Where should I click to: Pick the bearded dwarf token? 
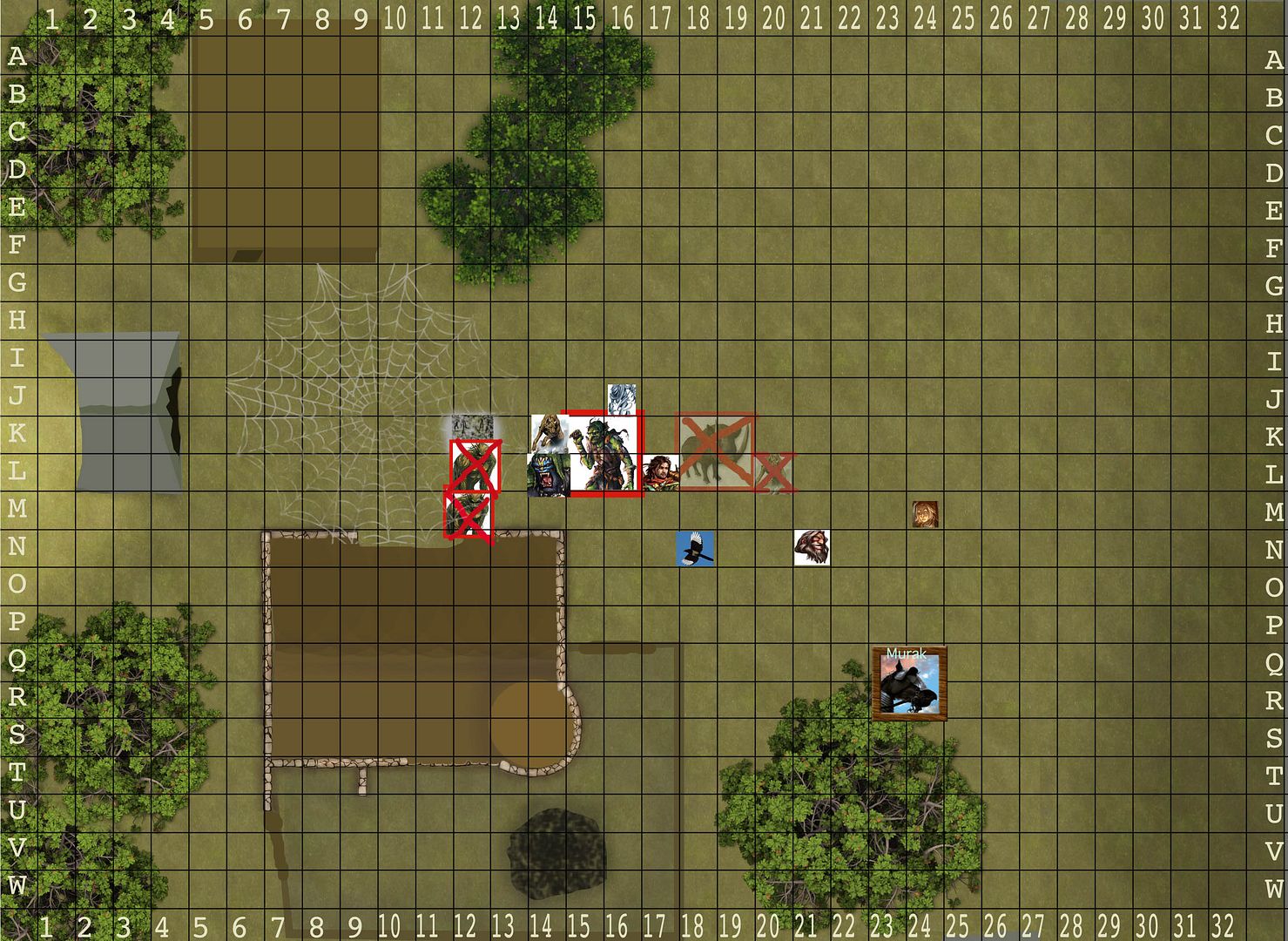pos(812,547)
